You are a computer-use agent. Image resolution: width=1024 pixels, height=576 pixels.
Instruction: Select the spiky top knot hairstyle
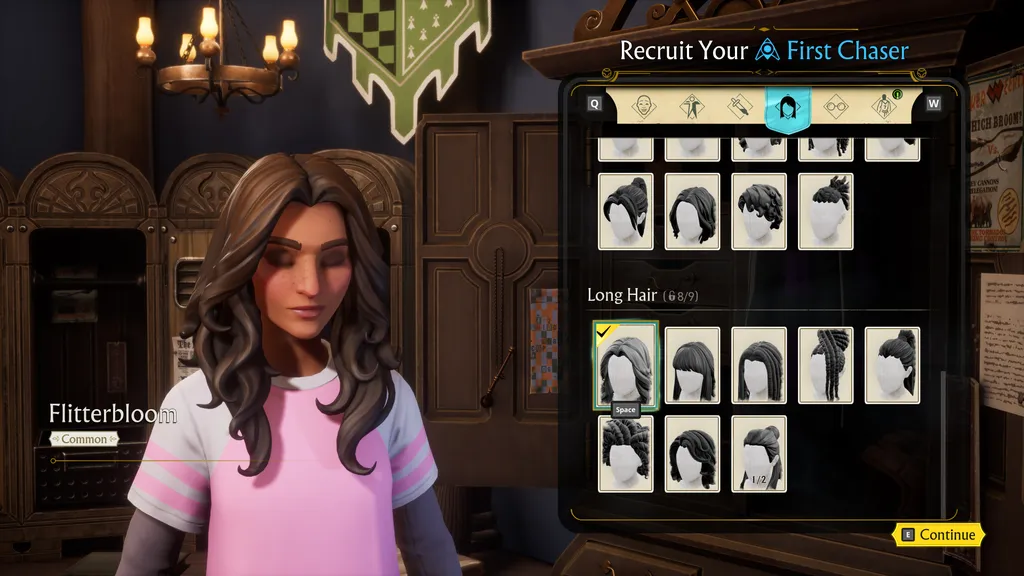point(826,211)
